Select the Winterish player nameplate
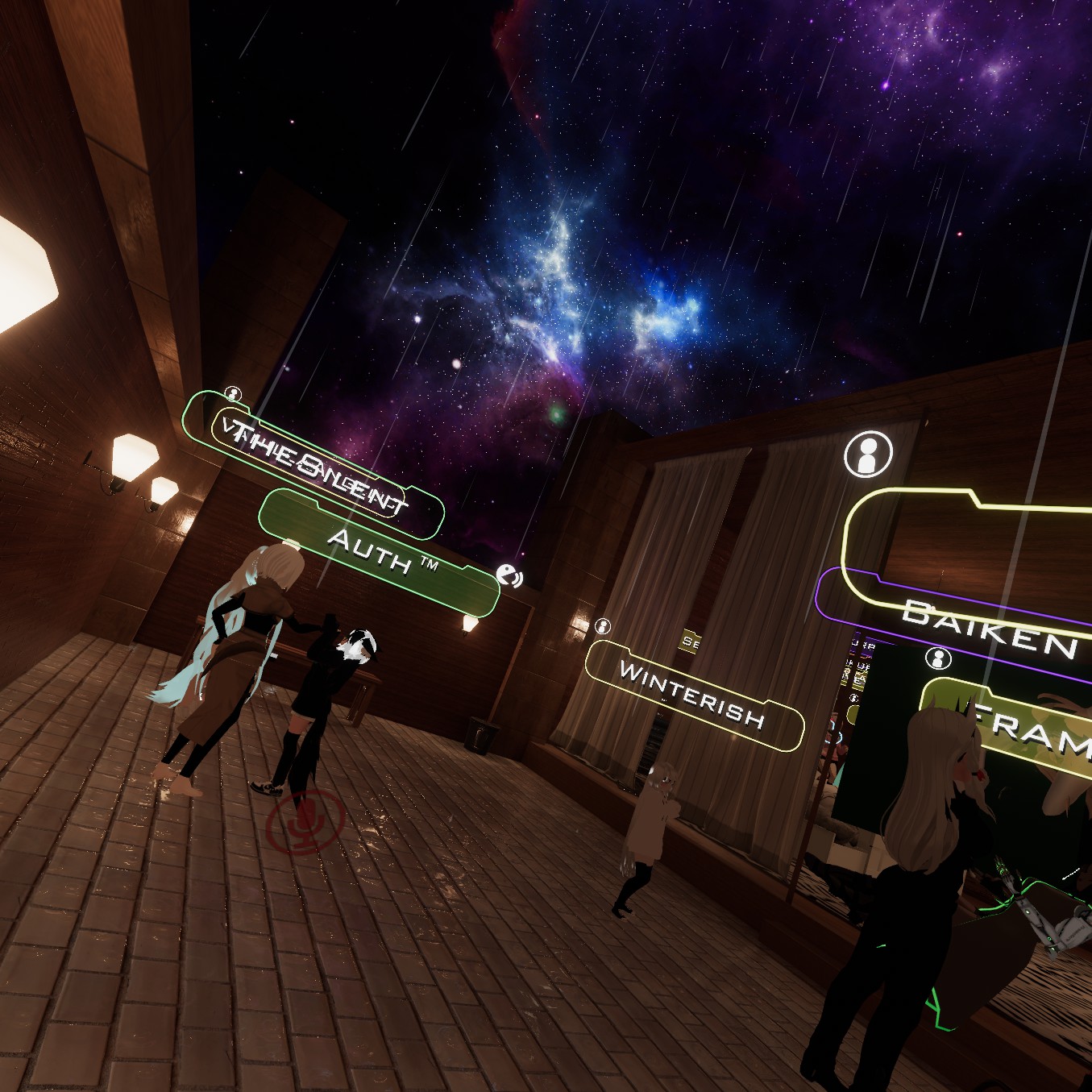This screenshot has width=1092, height=1092. (x=692, y=694)
